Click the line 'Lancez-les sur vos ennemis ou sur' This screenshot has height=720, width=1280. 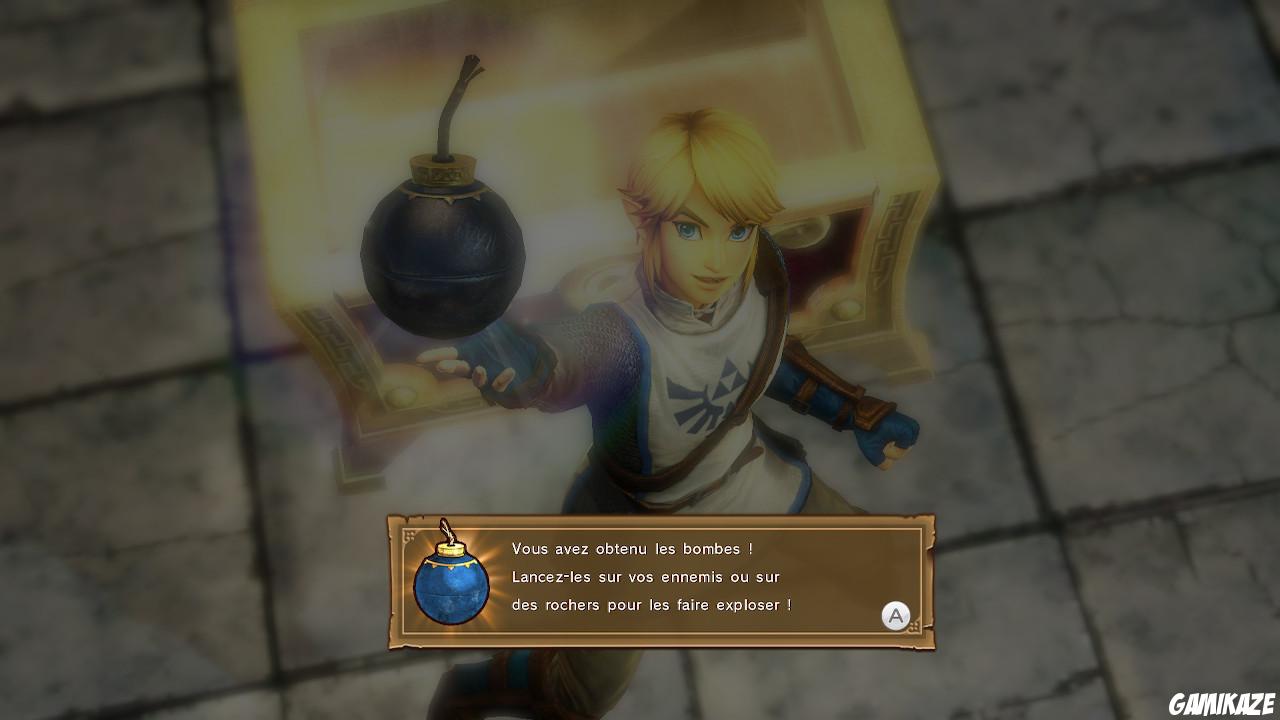pos(645,577)
